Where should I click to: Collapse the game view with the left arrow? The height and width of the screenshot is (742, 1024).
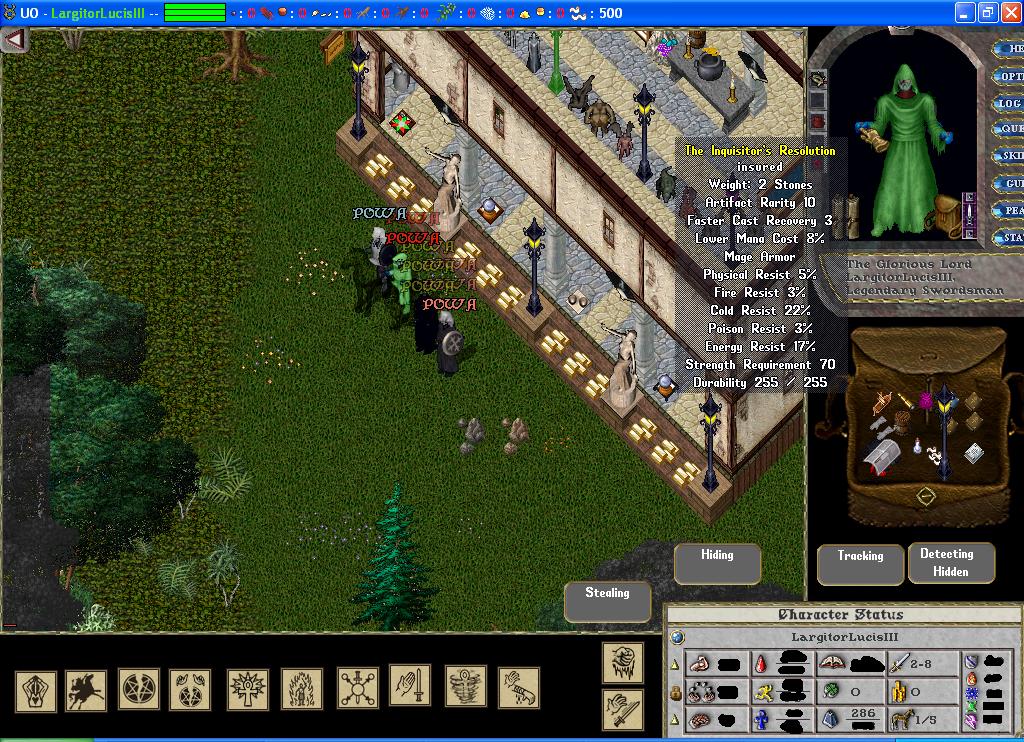click(x=14, y=40)
